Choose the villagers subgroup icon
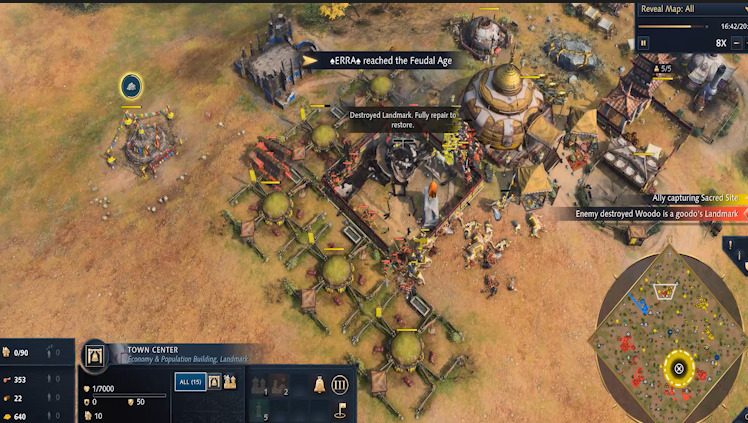This screenshot has width=748, height=423. [229, 381]
